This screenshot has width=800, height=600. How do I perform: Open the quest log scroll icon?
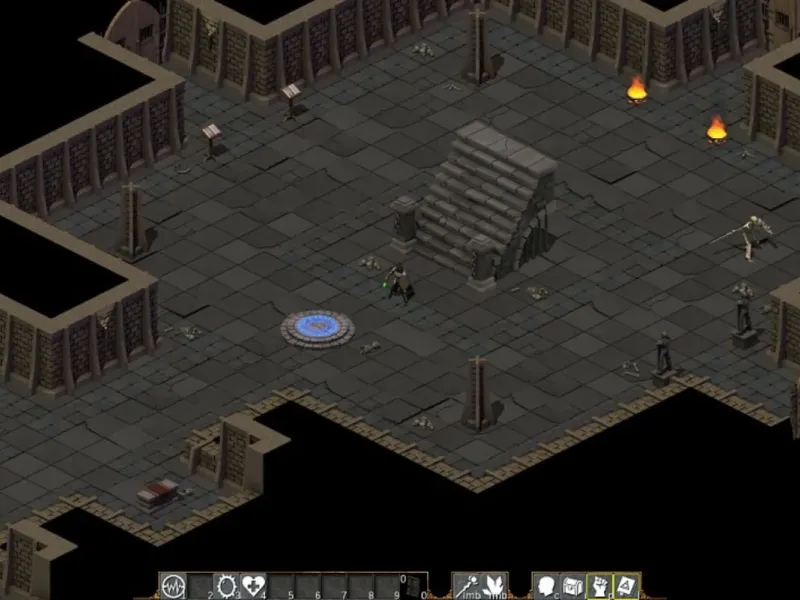(x=626, y=586)
